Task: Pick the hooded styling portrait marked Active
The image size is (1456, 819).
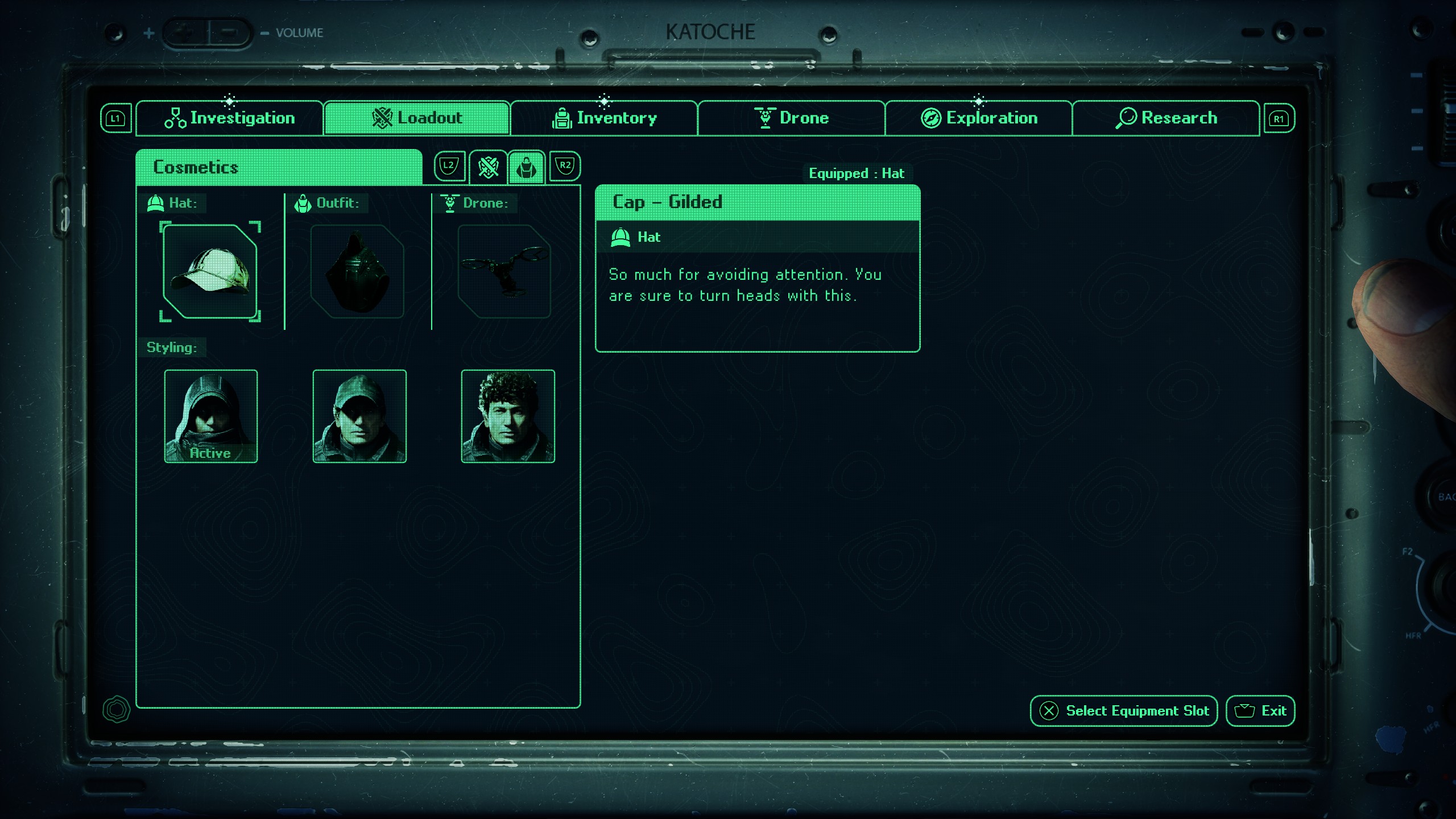Action: tap(211, 416)
